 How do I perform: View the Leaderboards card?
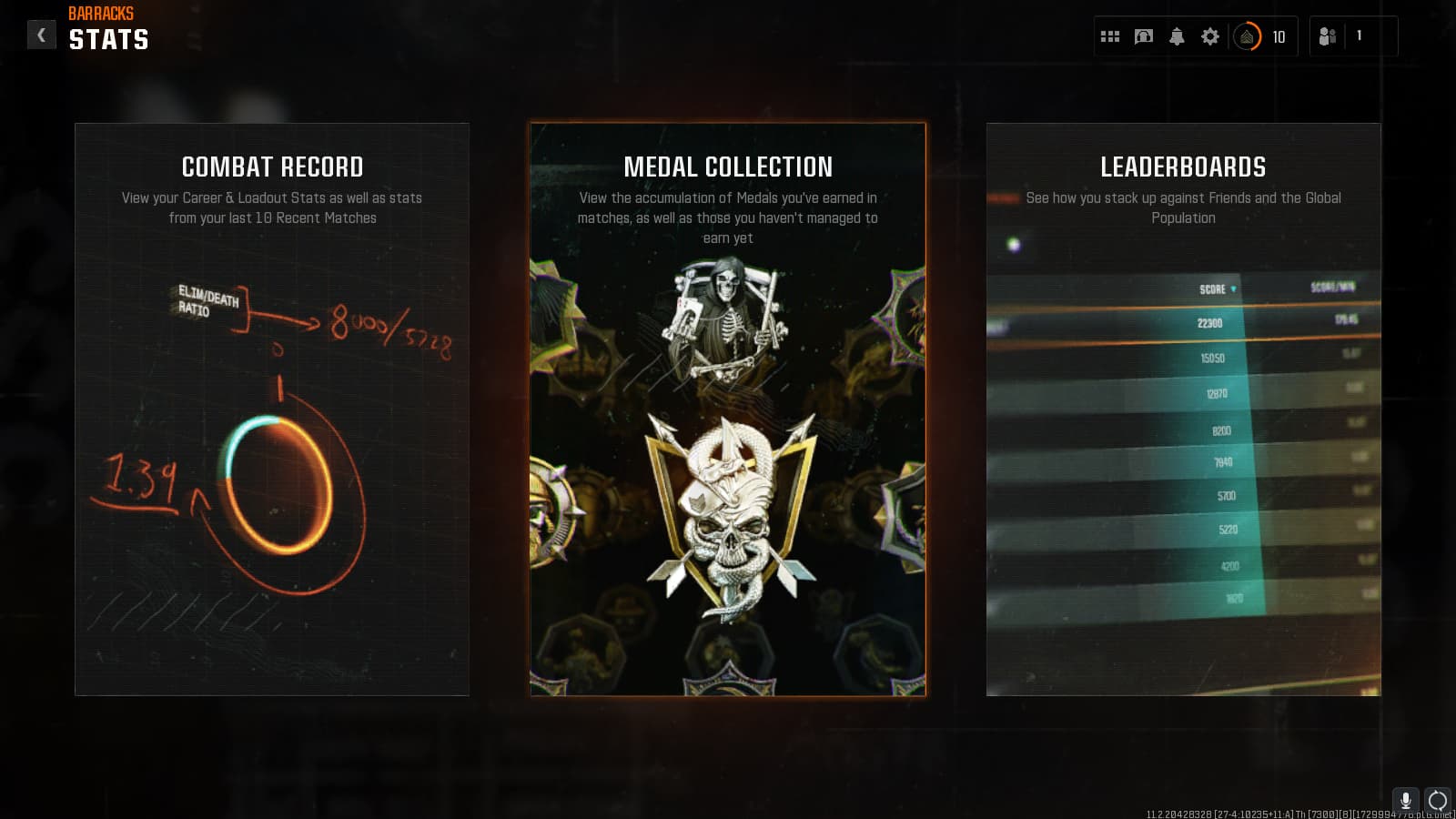coord(1183,409)
